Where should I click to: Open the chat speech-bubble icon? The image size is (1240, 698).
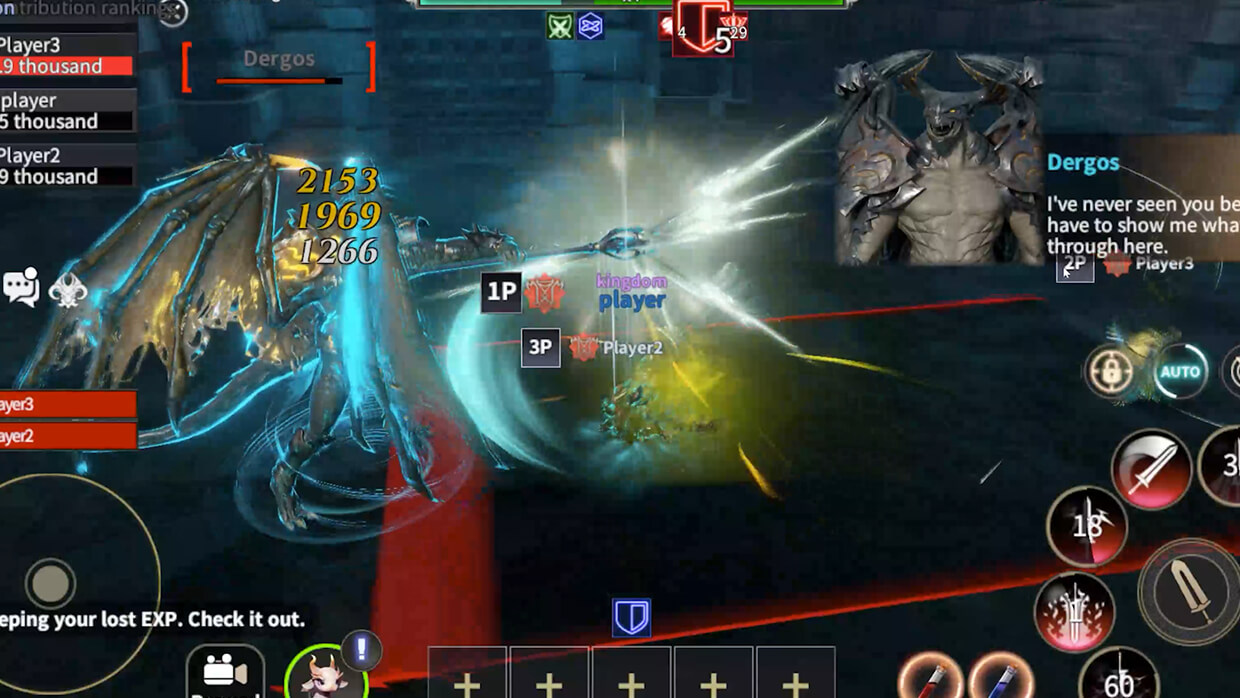[x=21, y=287]
